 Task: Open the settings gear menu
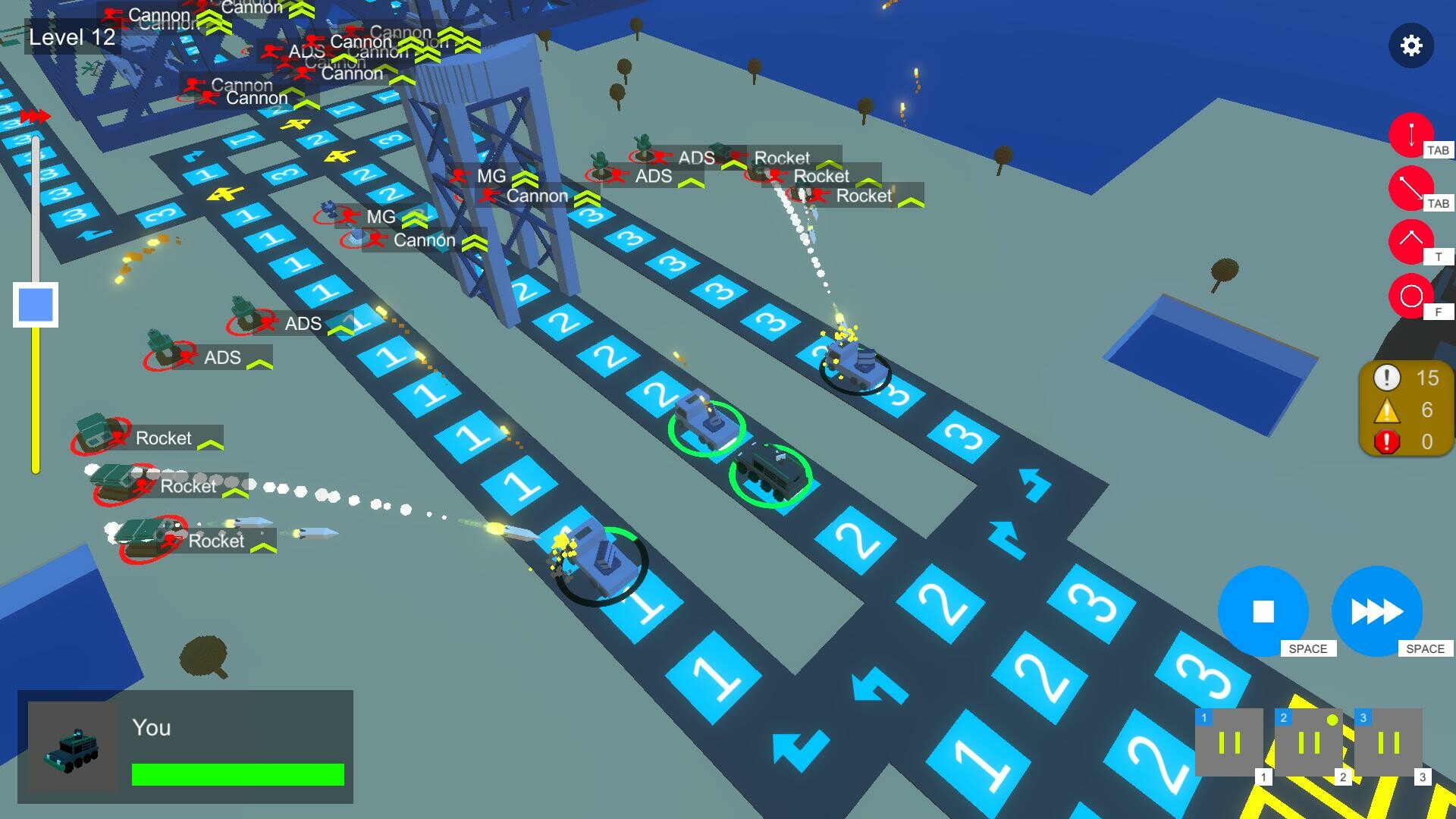click(x=1412, y=45)
